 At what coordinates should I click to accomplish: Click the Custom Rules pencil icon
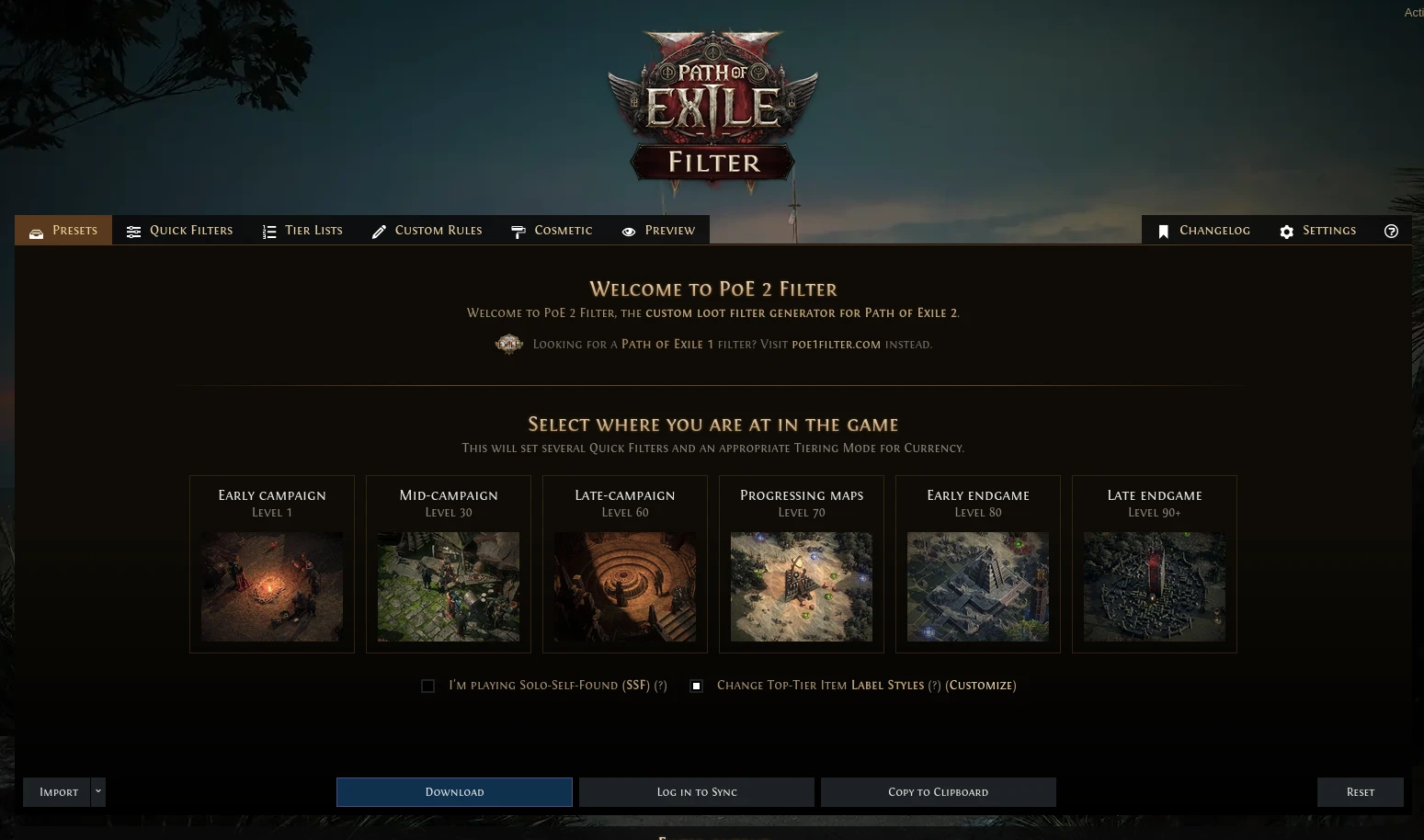point(379,231)
